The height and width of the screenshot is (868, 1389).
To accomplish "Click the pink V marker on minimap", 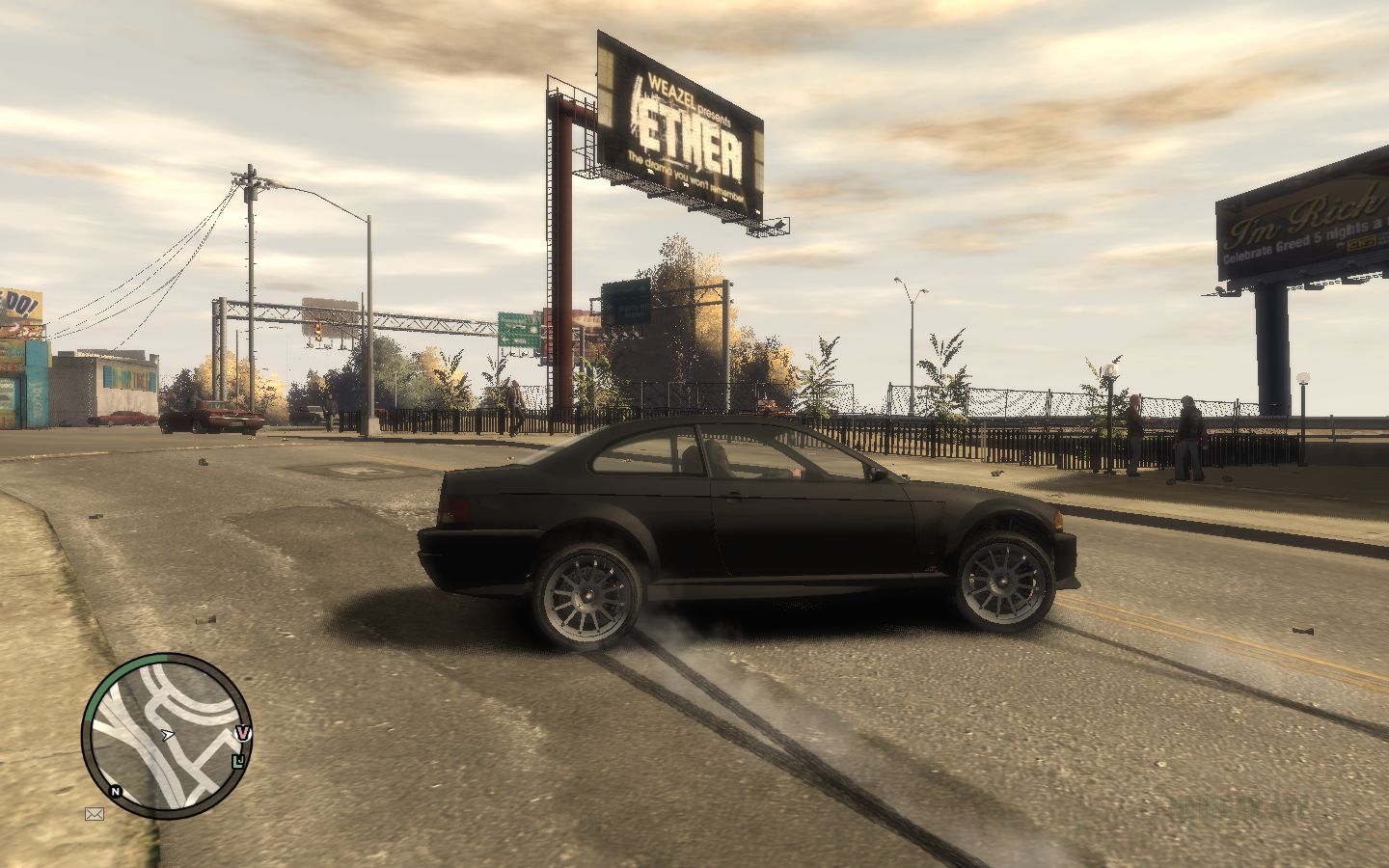I will tap(243, 734).
